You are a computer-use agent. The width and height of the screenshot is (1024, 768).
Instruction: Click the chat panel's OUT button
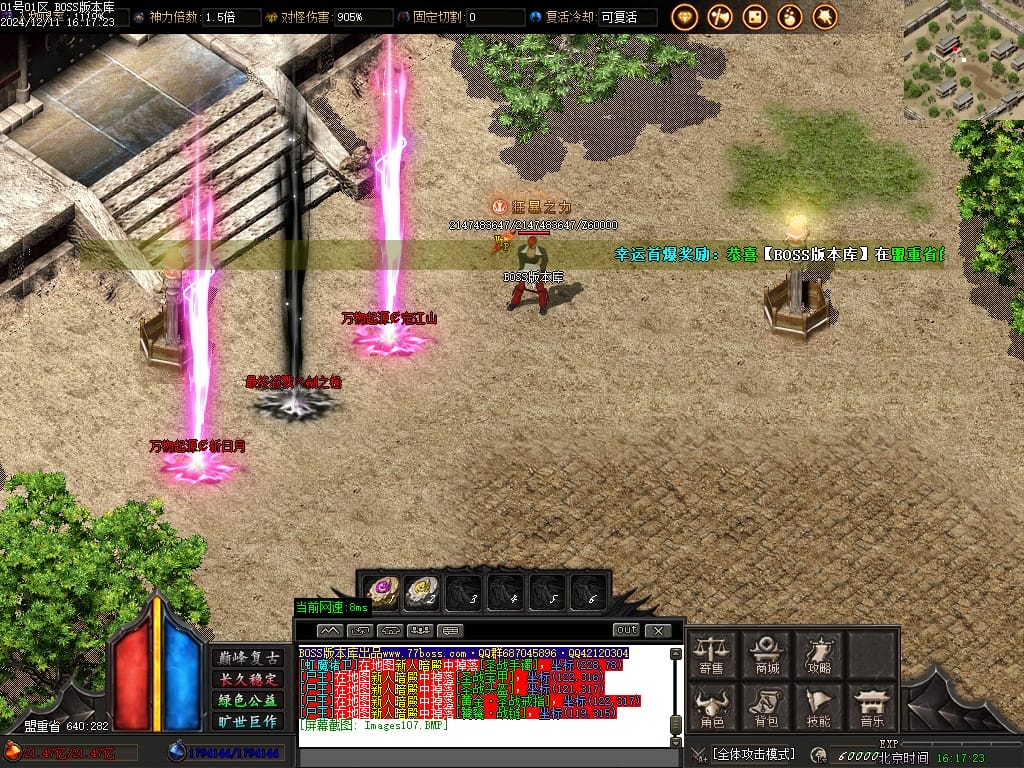626,630
